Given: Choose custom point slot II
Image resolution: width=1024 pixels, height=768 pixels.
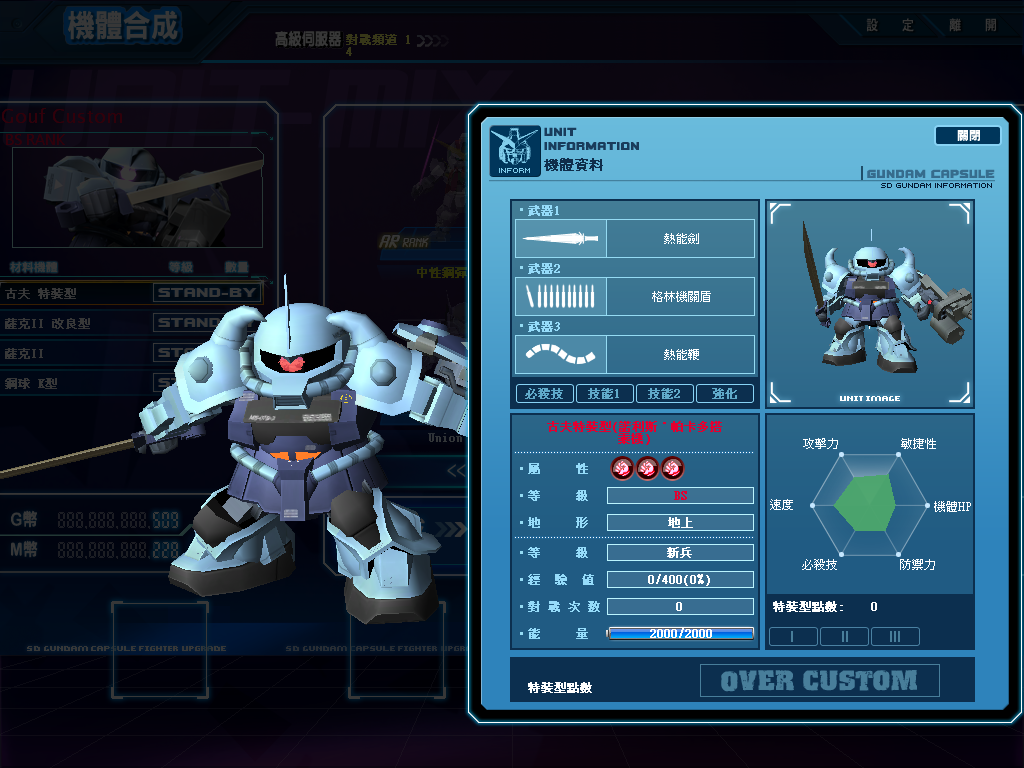Looking at the screenshot, I should coord(845,636).
